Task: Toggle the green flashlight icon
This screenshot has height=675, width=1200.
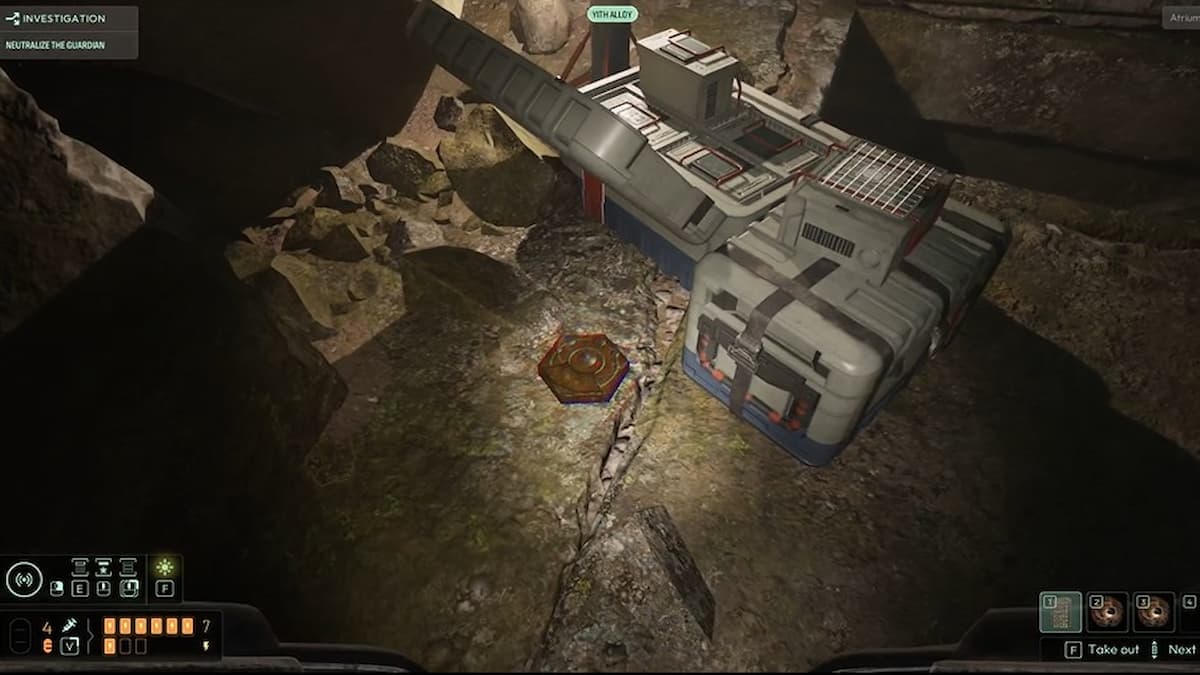Action: point(165,567)
